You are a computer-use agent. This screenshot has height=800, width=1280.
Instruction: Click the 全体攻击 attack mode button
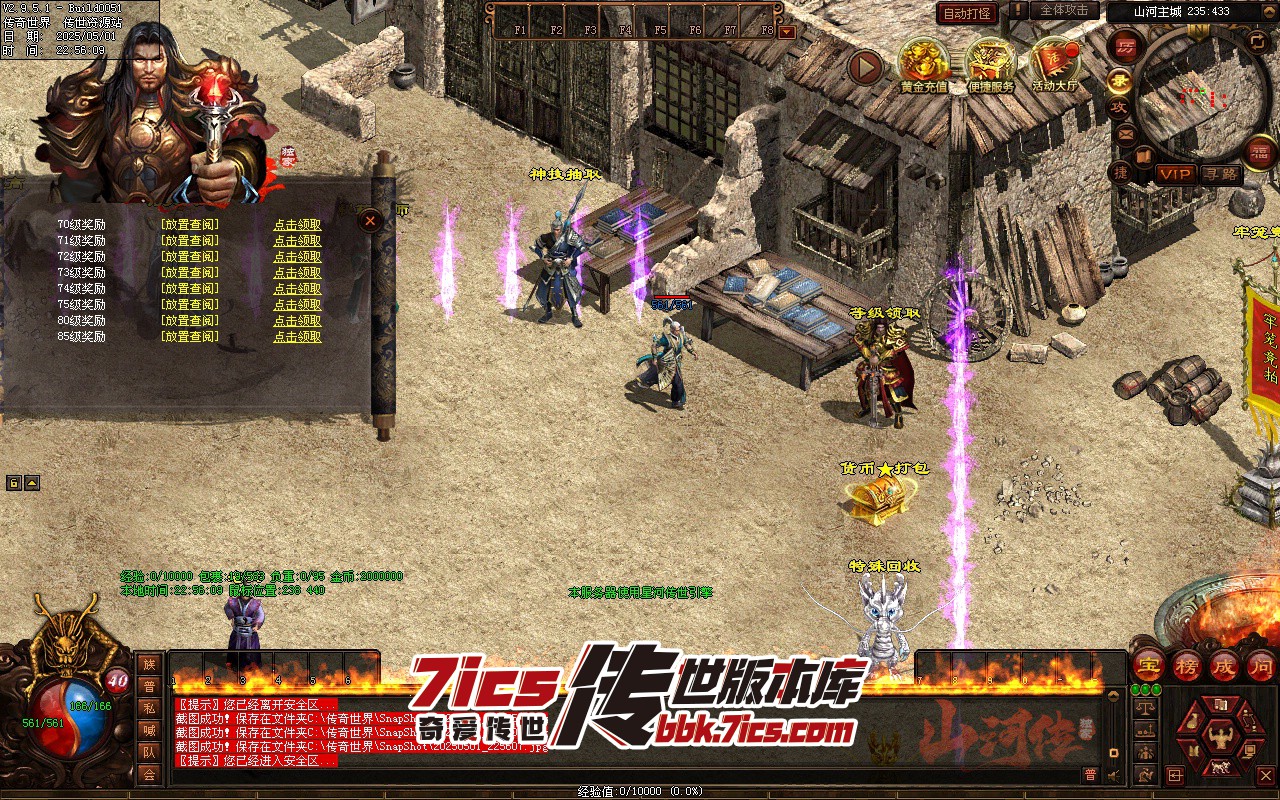point(1064,10)
